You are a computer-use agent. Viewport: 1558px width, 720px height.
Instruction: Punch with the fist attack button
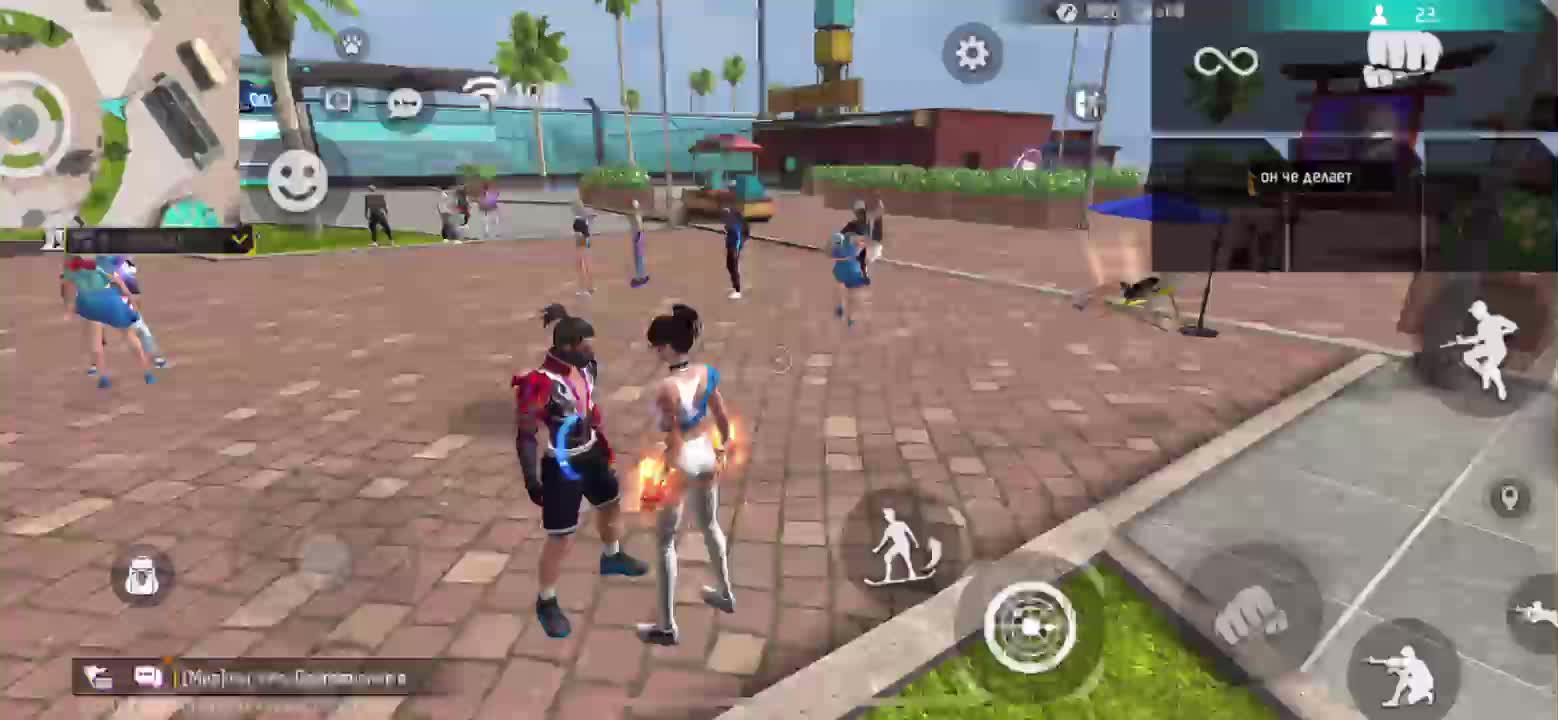[1250, 613]
